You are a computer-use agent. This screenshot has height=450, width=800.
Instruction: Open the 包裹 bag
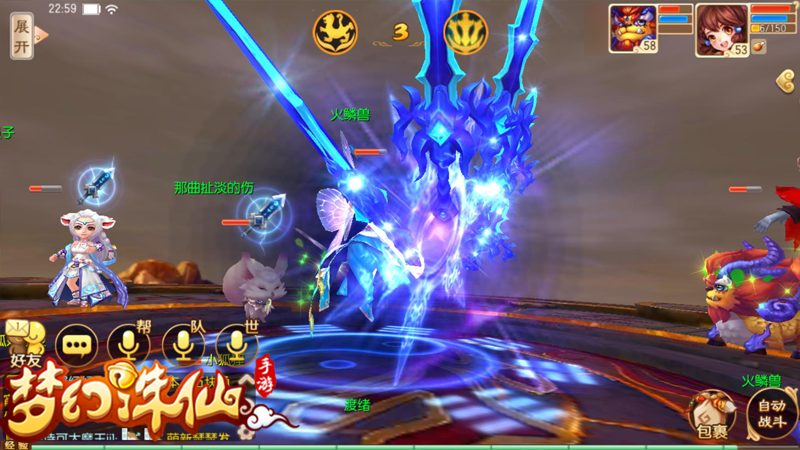[711, 413]
